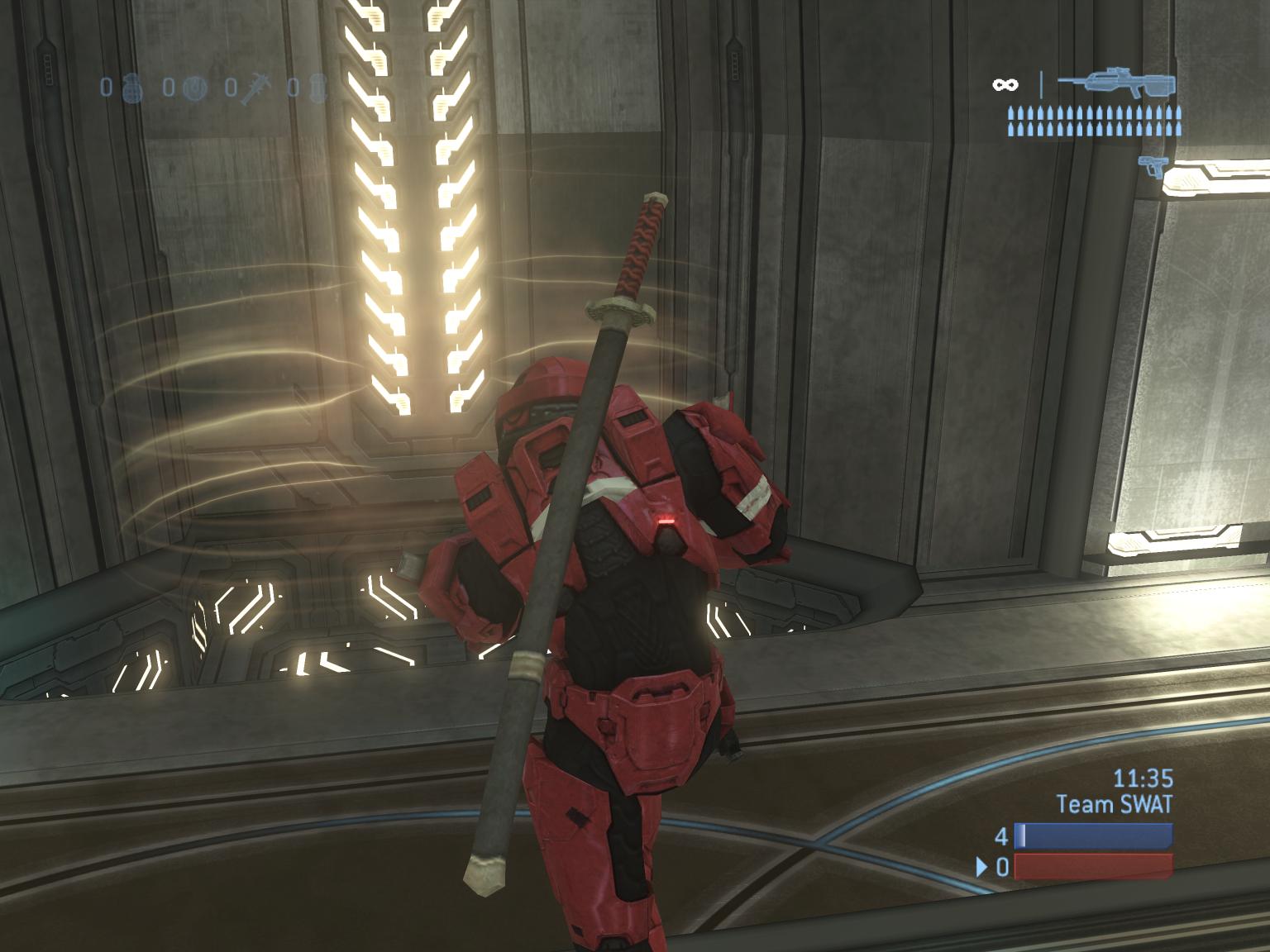Select the firebomb grenade icon

point(318,87)
